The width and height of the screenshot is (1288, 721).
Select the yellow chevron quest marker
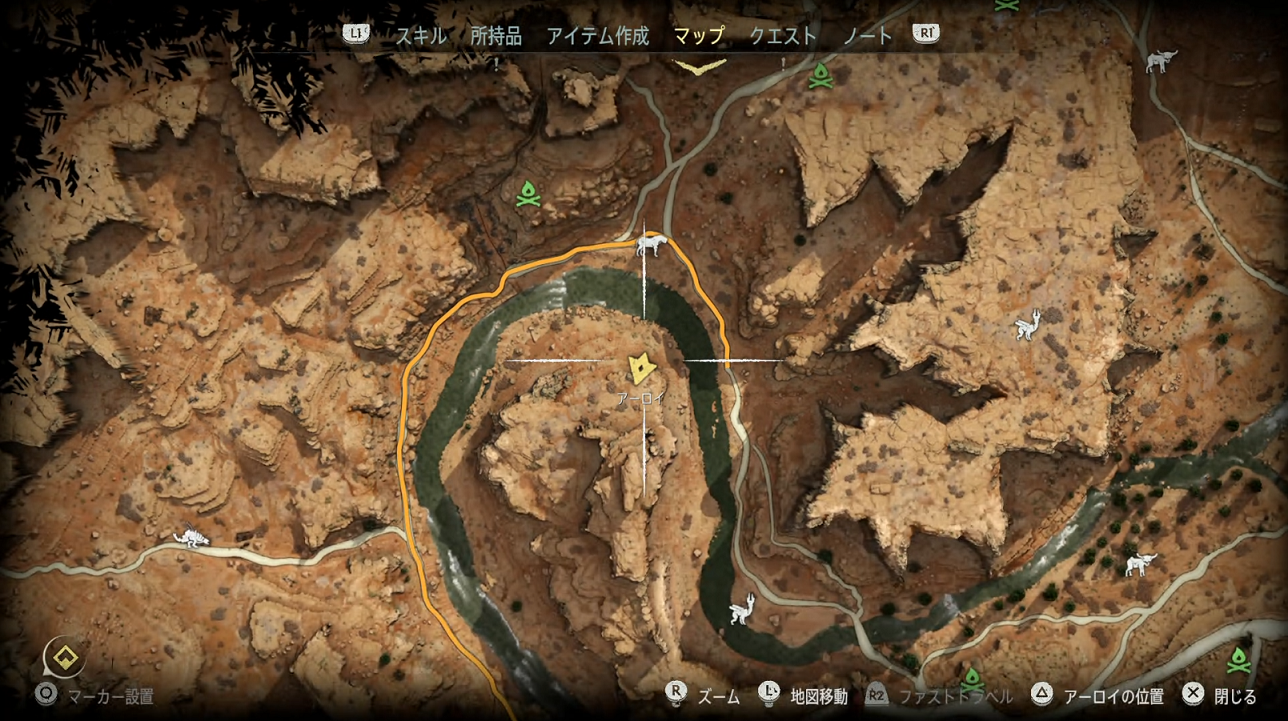tap(700, 67)
